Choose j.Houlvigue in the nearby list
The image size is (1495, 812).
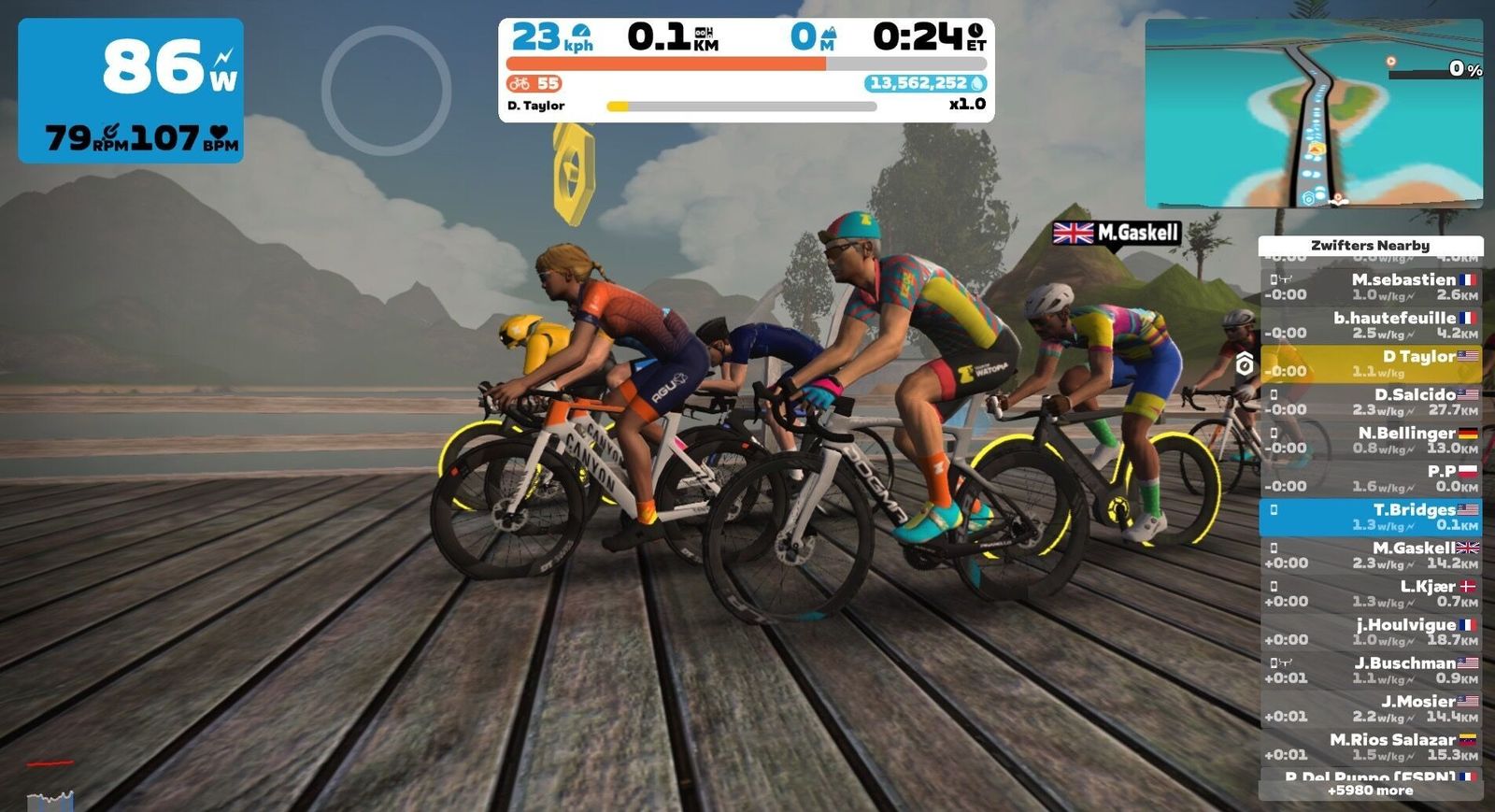1370,632
